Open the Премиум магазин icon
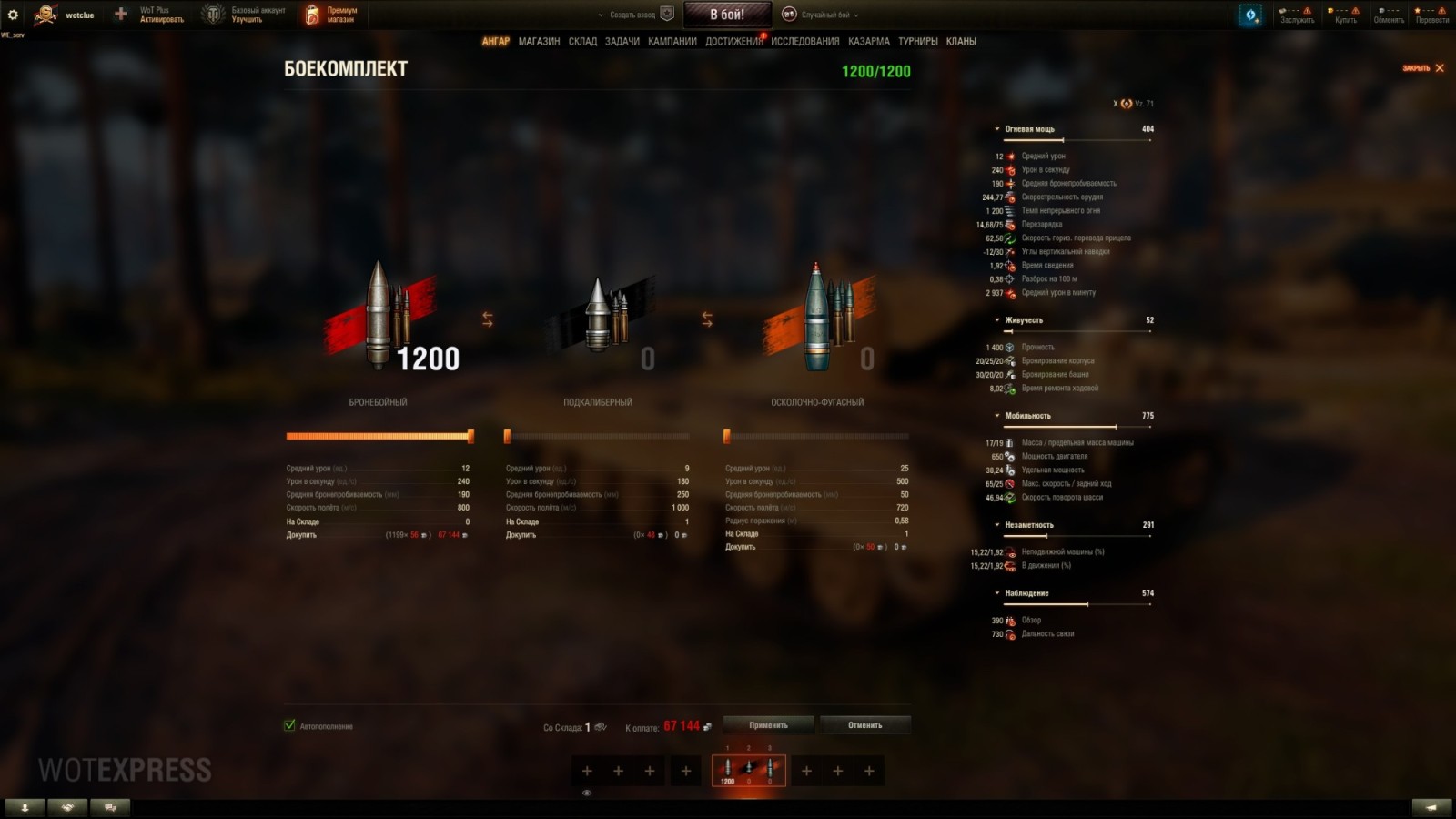This screenshot has width=1456, height=819. (312, 12)
